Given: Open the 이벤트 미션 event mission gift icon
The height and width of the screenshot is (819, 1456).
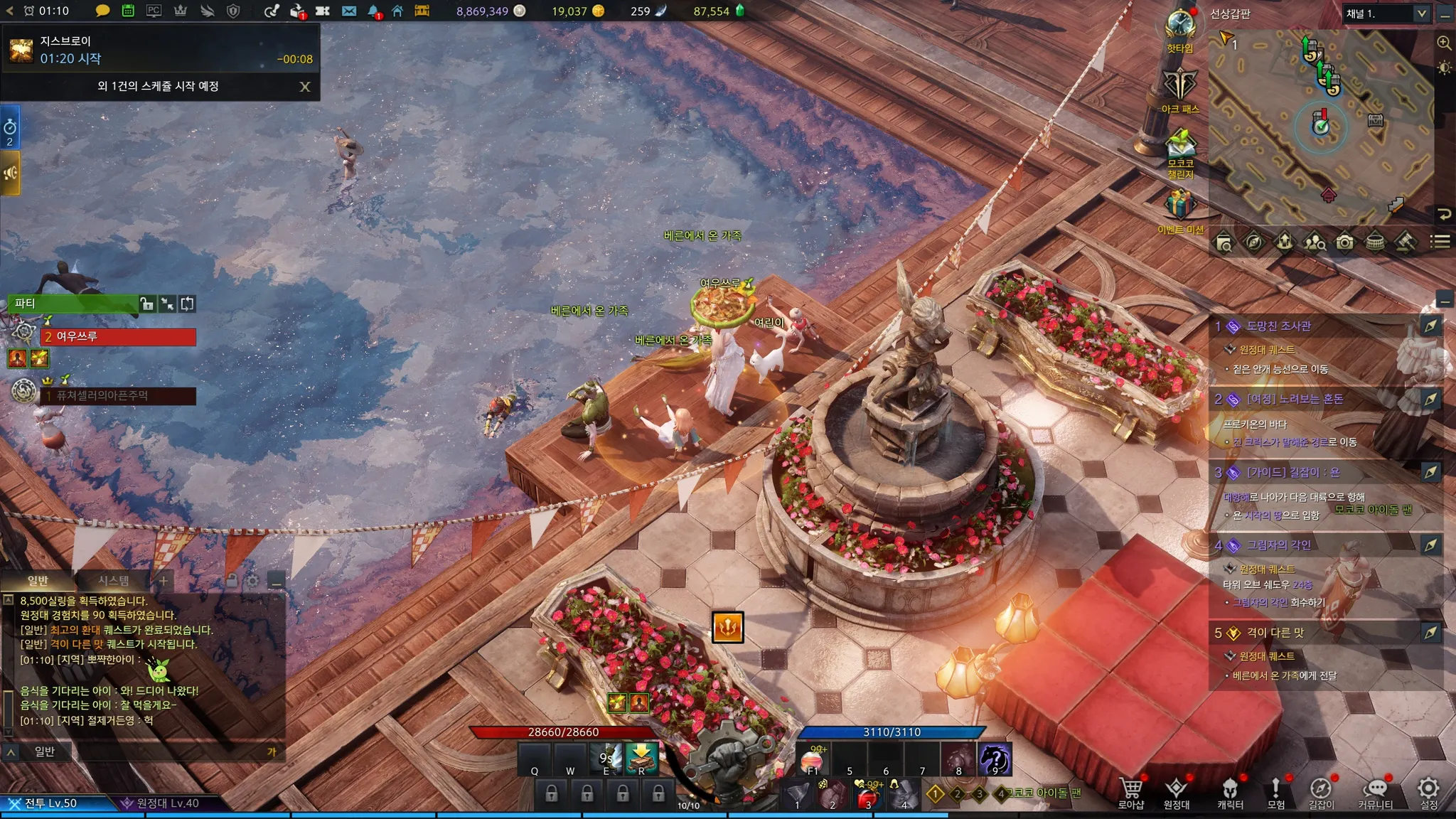Looking at the screenshot, I should pos(1180,207).
